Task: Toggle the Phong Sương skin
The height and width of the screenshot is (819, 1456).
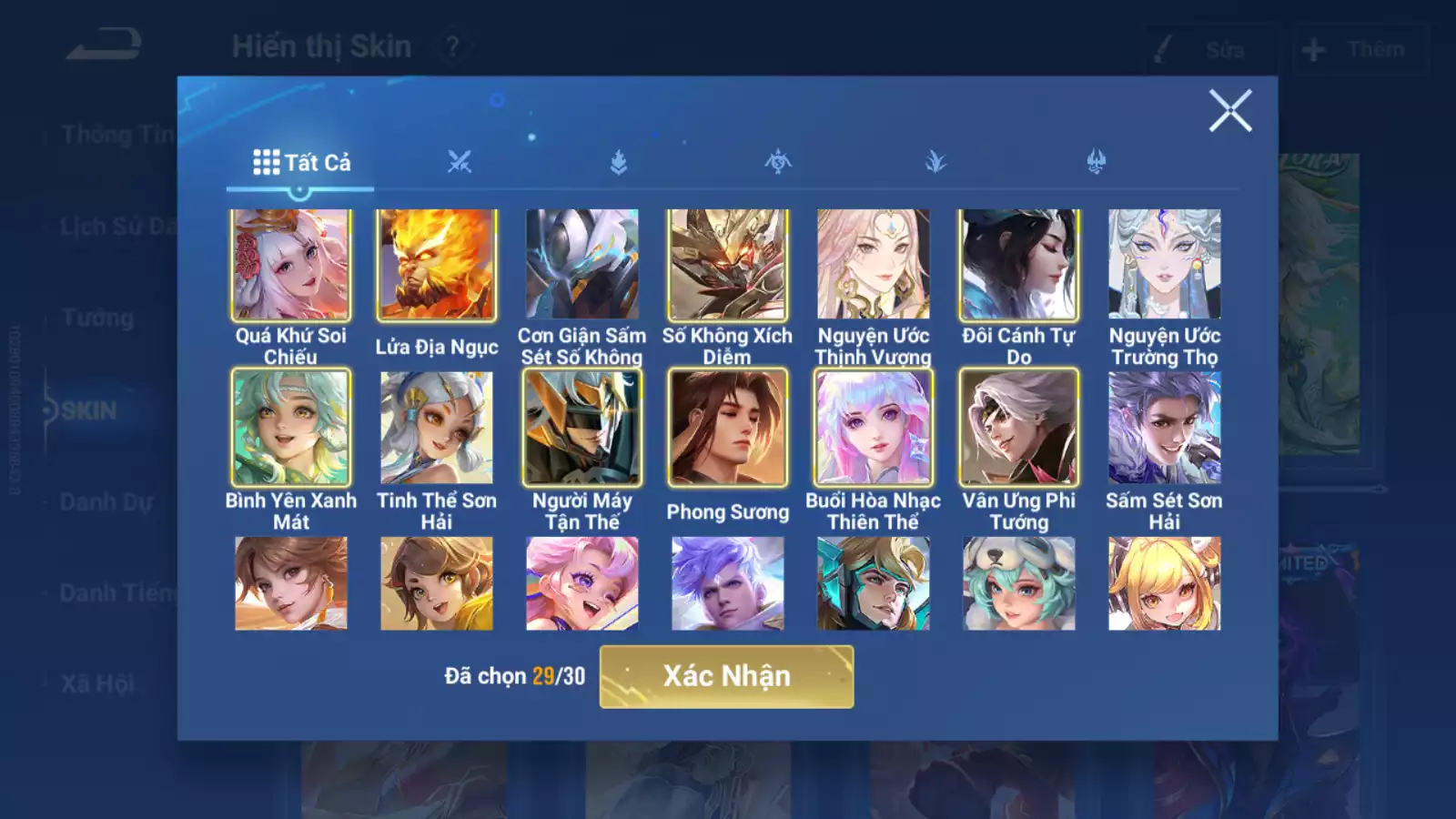Action: tap(728, 428)
